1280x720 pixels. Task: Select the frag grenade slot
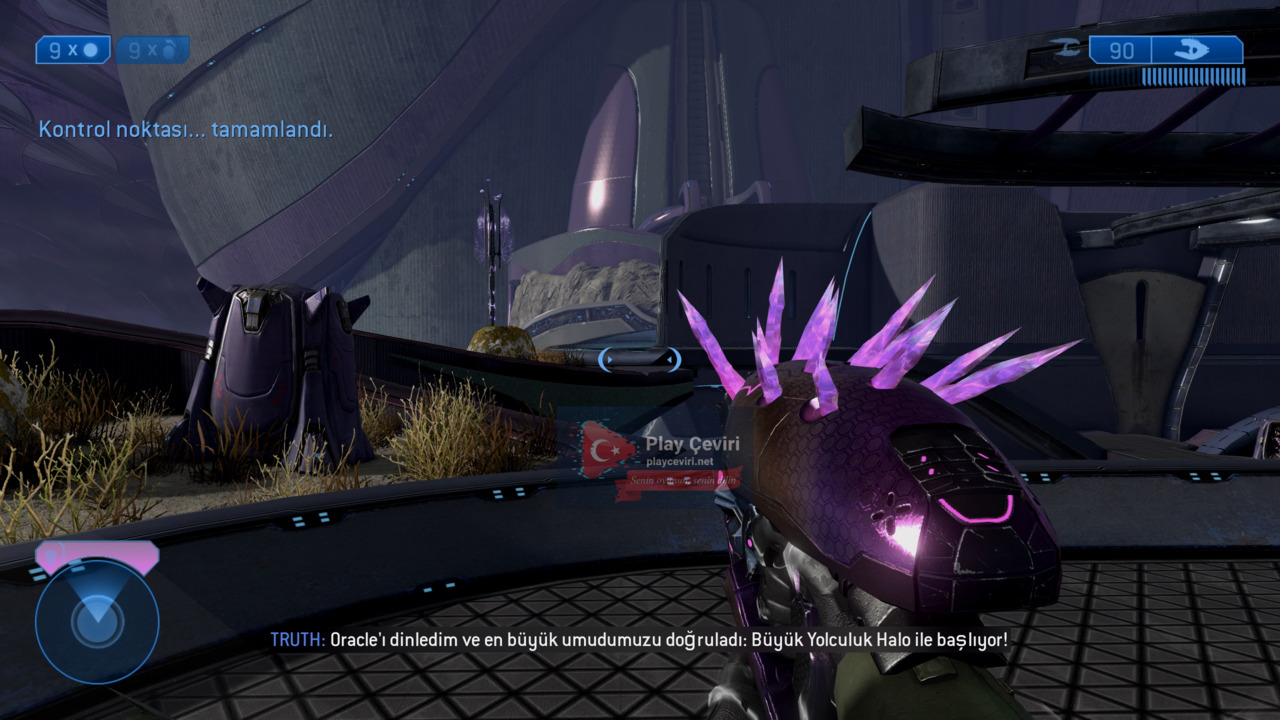click(x=73, y=50)
